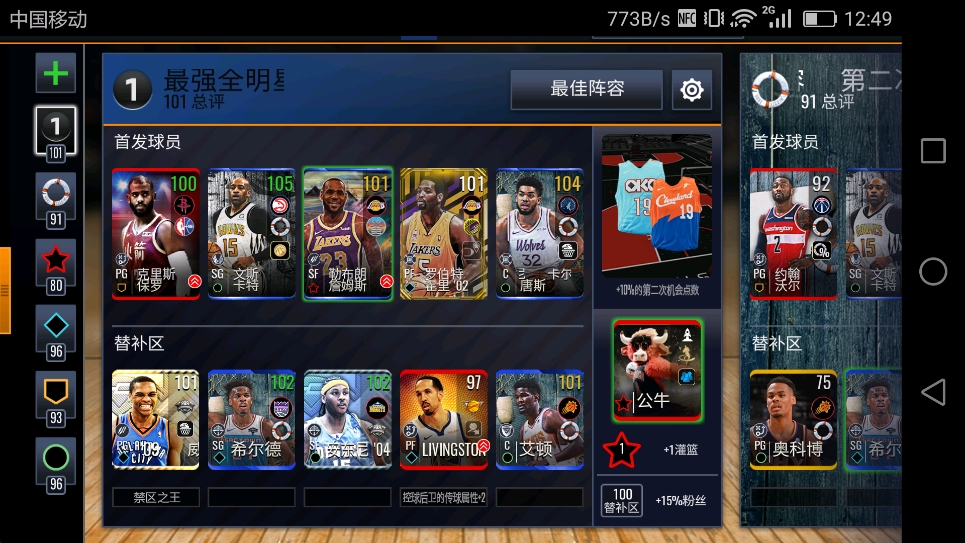Add a new lineup with green plus
Screen dimensions: 965x543
(x=56, y=73)
